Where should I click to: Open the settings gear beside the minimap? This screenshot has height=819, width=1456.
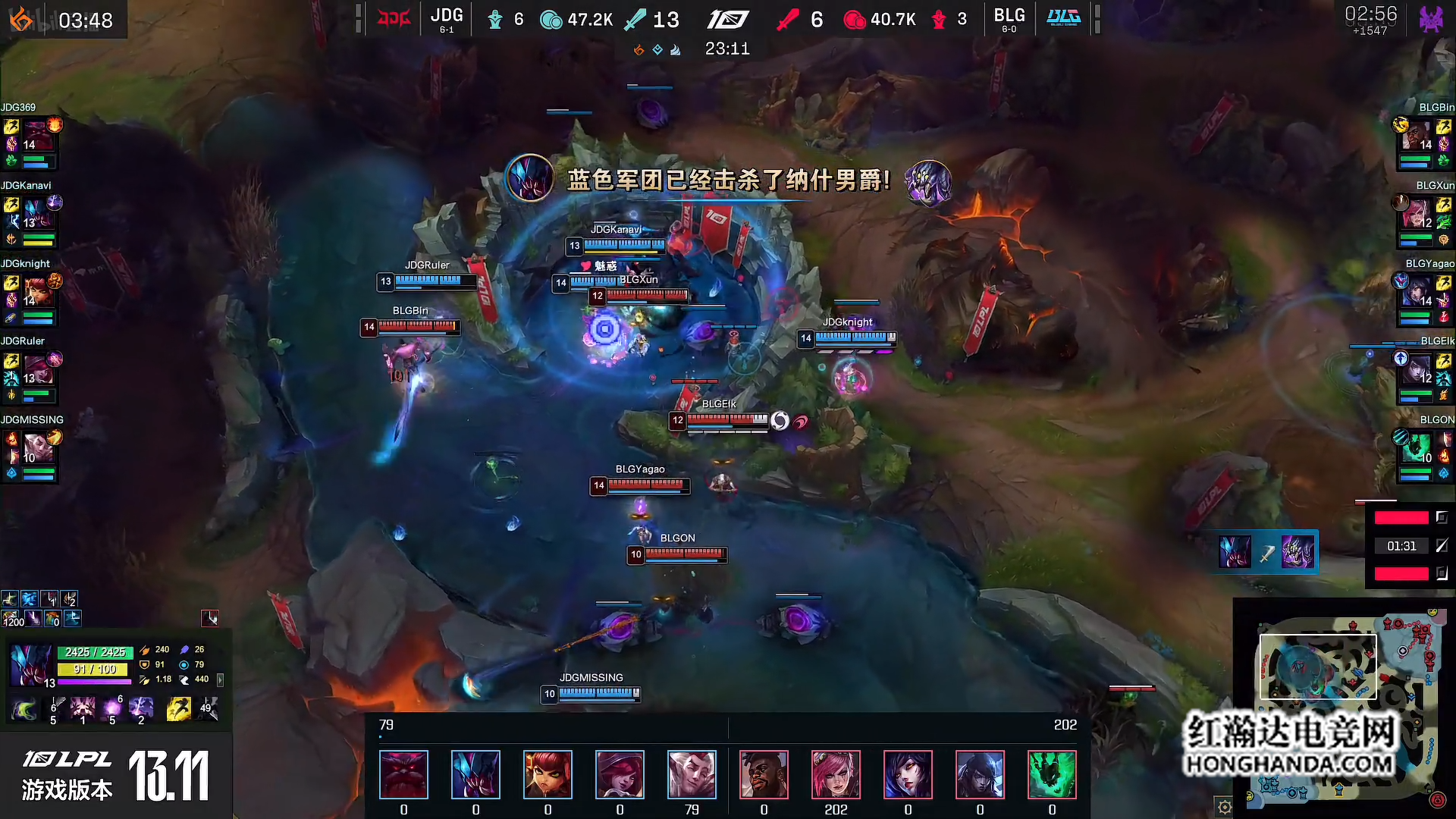[1224, 807]
